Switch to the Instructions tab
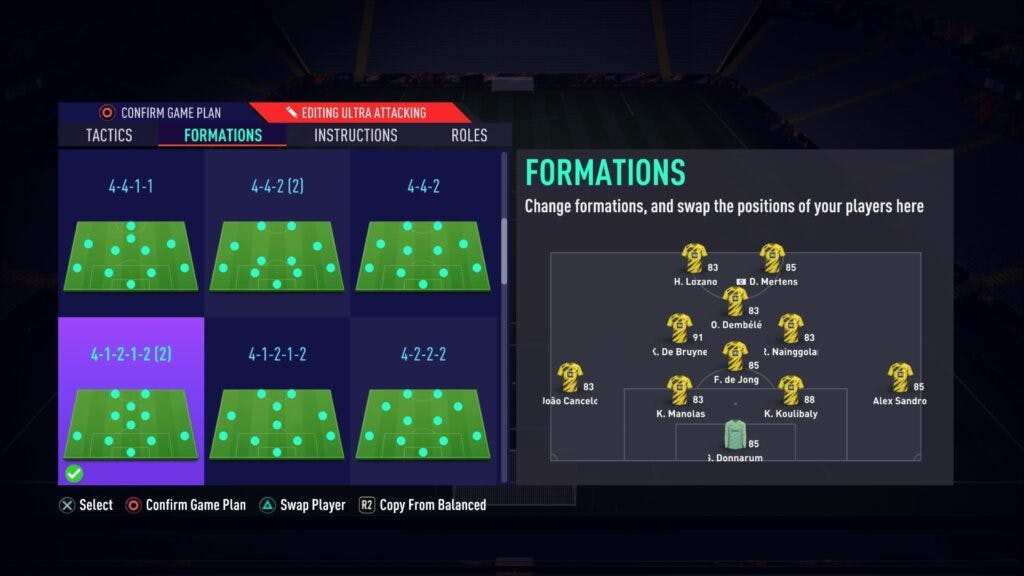Image resolution: width=1024 pixels, height=576 pixels. point(355,135)
